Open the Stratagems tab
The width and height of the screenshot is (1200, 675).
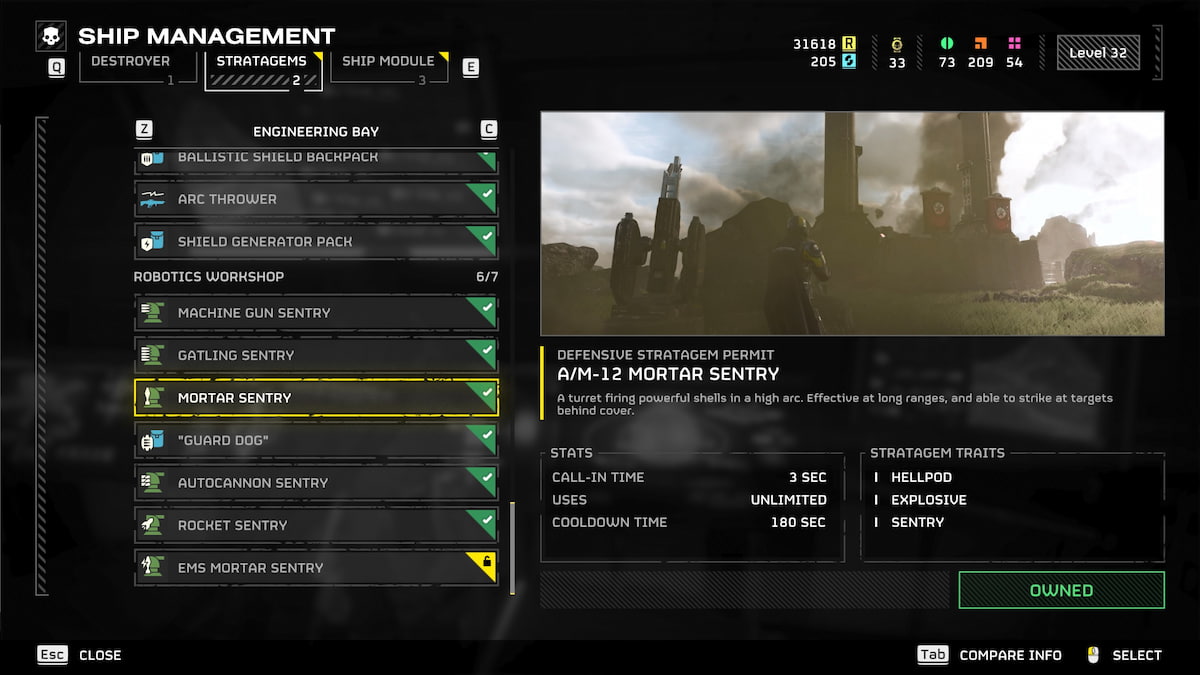(262, 69)
